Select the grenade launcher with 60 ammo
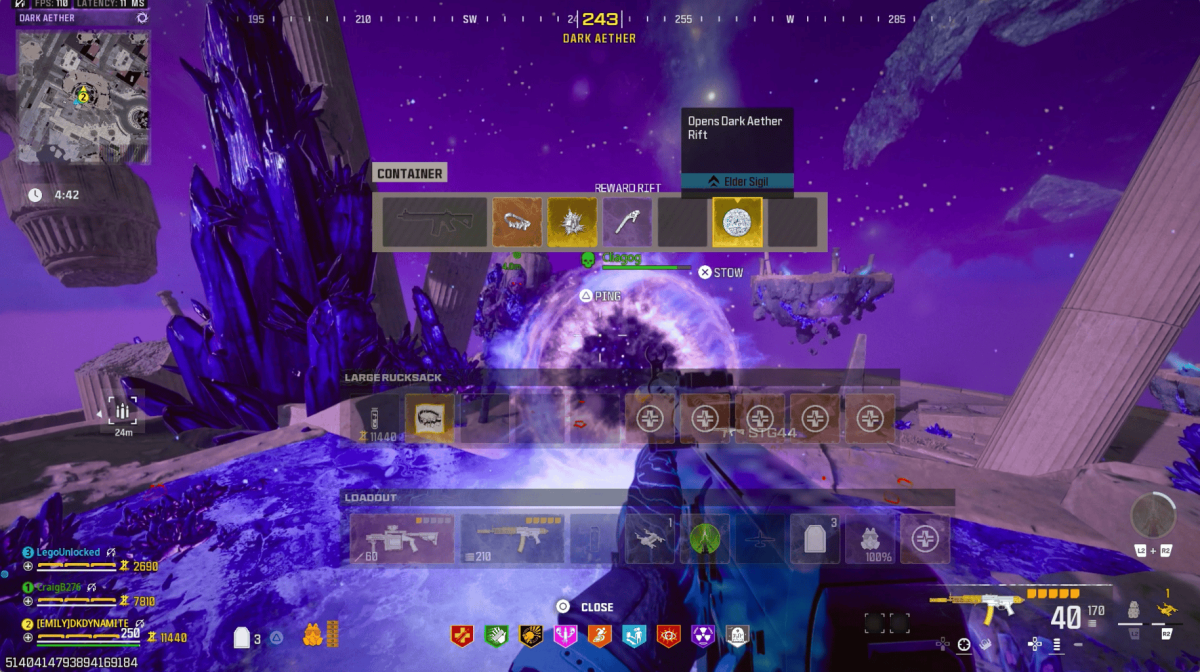 coord(401,539)
